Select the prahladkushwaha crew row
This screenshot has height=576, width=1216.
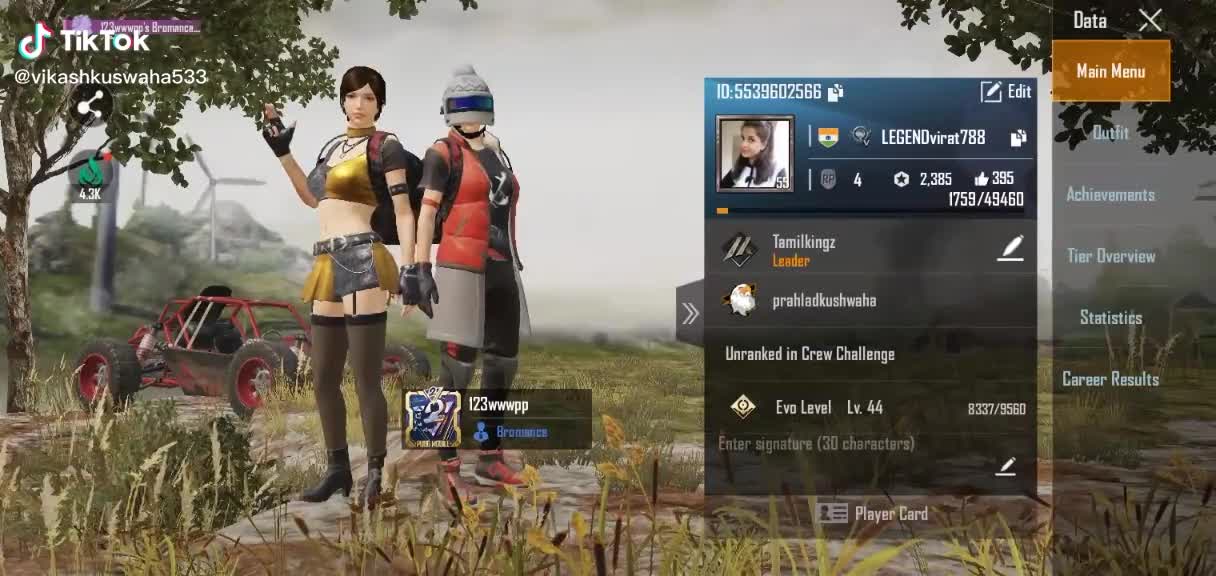pos(870,300)
